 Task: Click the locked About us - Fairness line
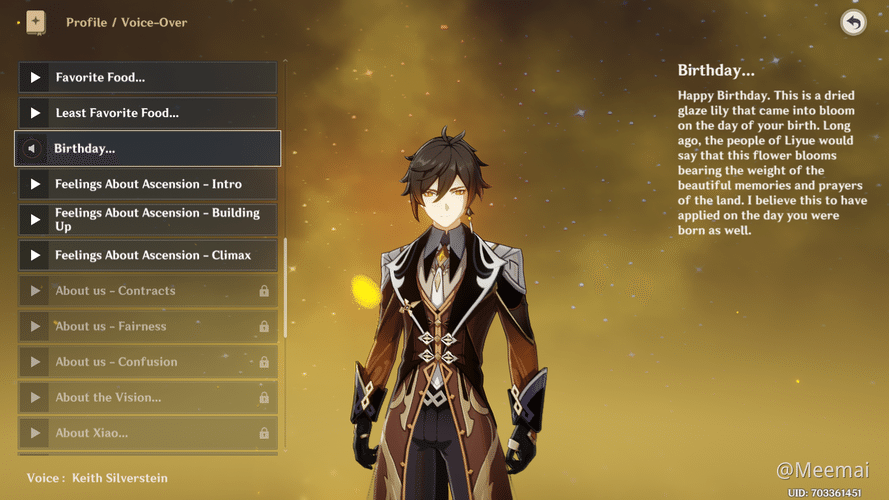pos(147,327)
